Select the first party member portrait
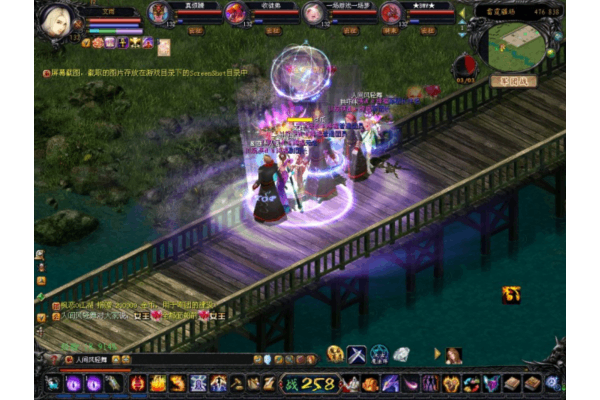Screen dimensions: 600x400 pos(160,13)
